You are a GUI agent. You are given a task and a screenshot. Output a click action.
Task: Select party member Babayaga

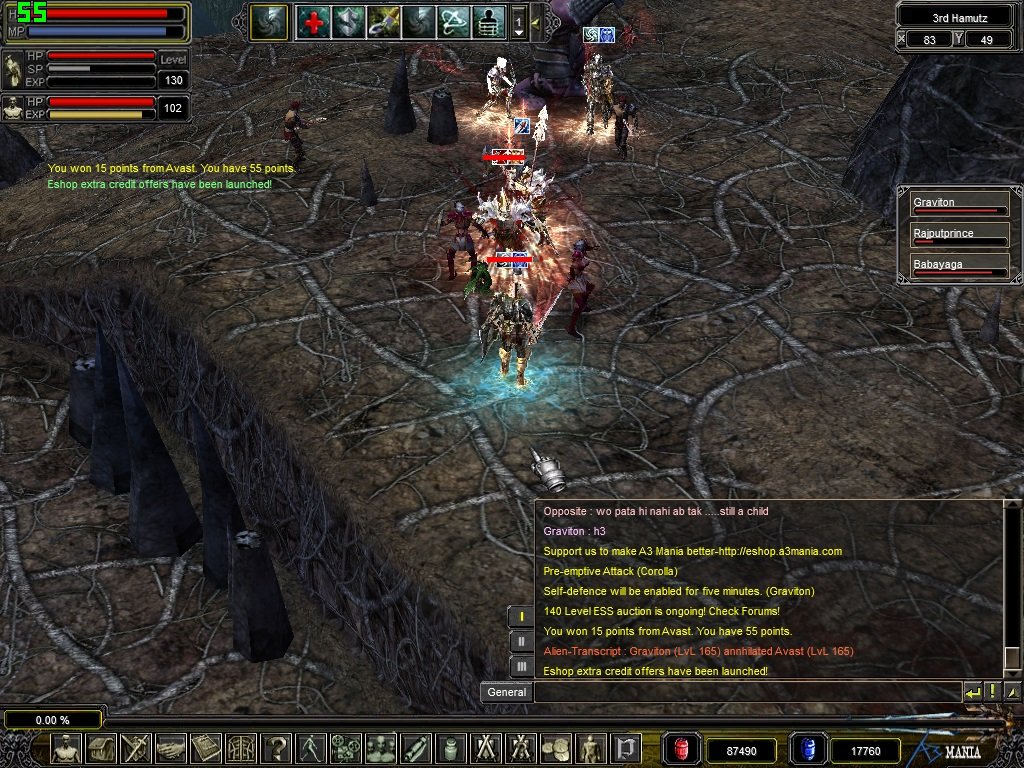tap(958, 266)
